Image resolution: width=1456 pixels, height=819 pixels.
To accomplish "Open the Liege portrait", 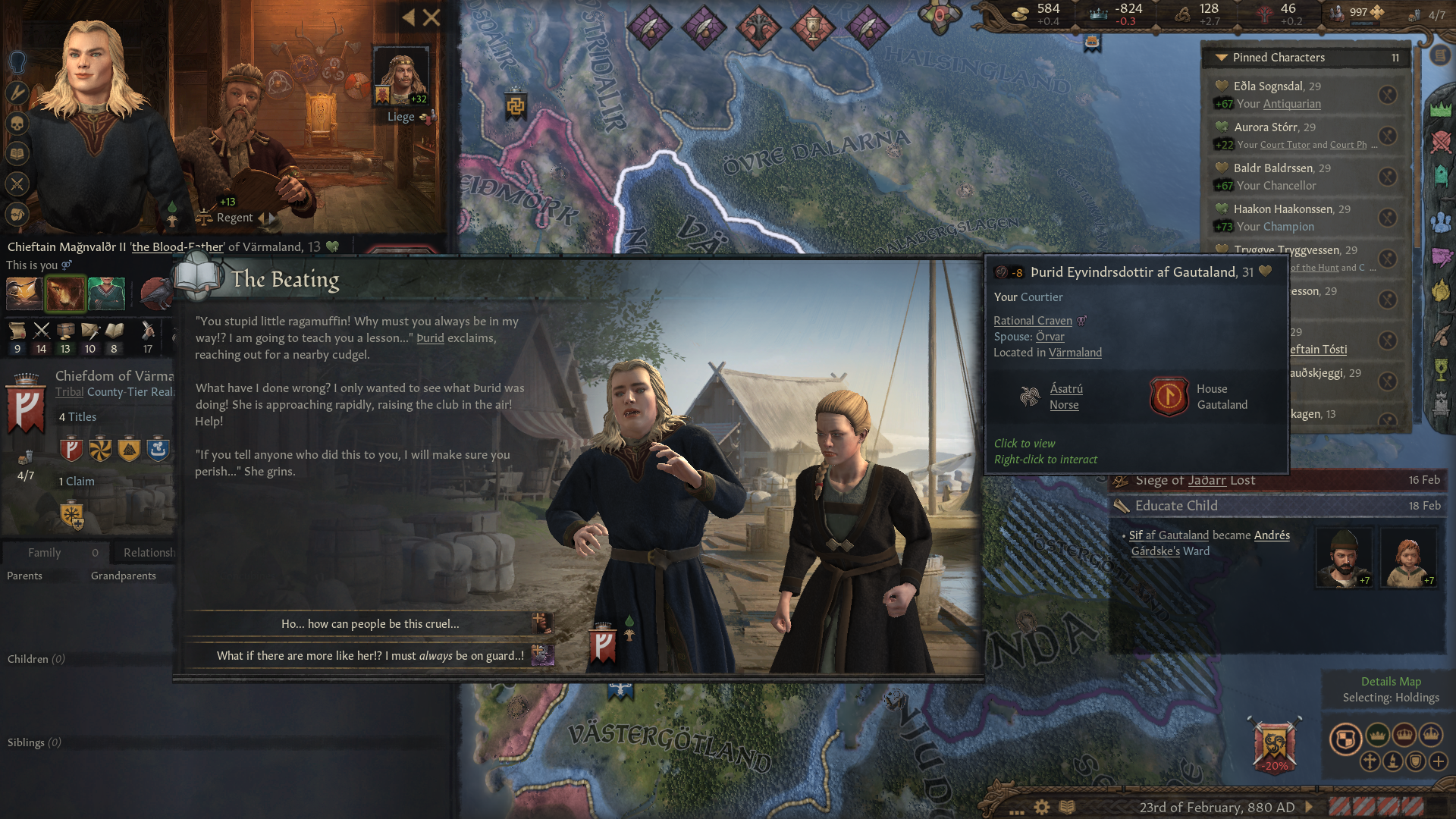I will click(400, 77).
